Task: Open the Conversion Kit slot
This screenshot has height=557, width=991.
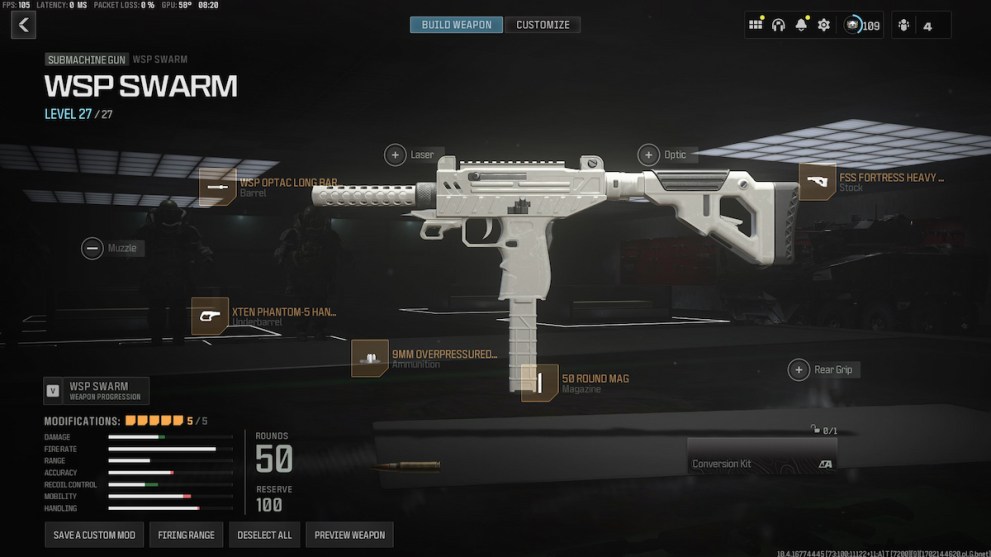Action: coord(762,464)
